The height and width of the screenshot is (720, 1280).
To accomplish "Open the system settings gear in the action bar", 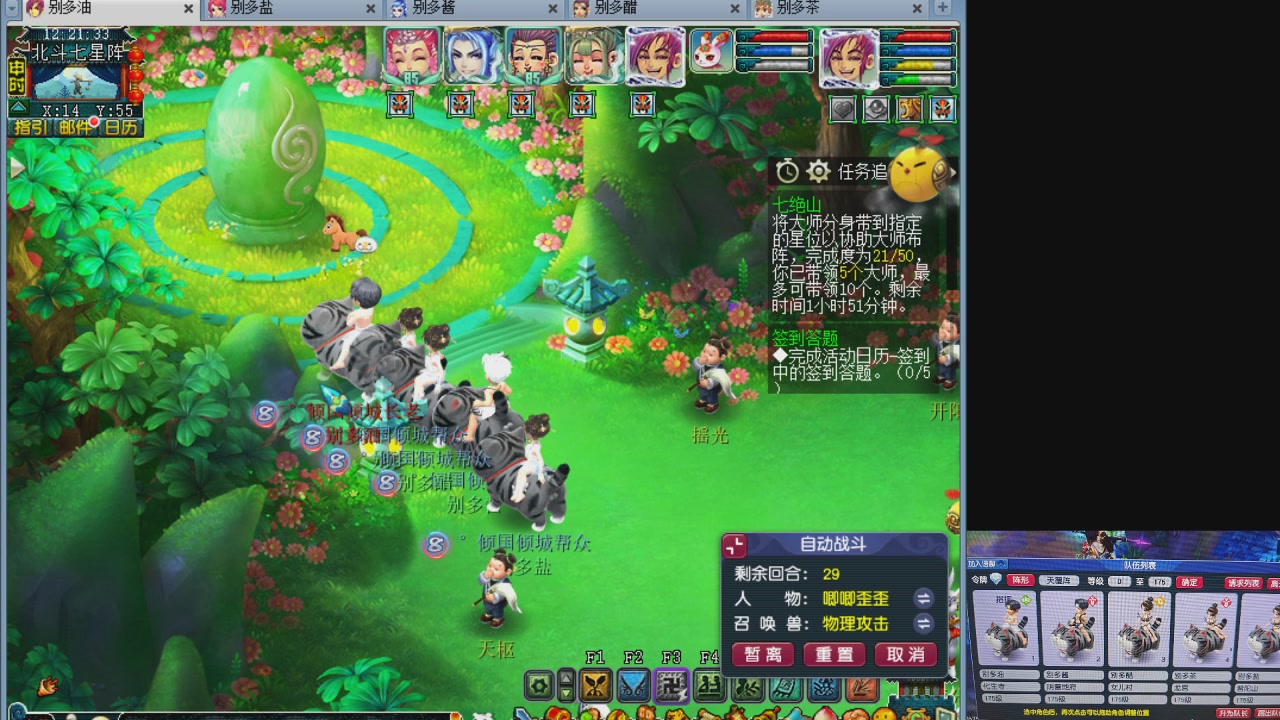I will pos(539,687).
